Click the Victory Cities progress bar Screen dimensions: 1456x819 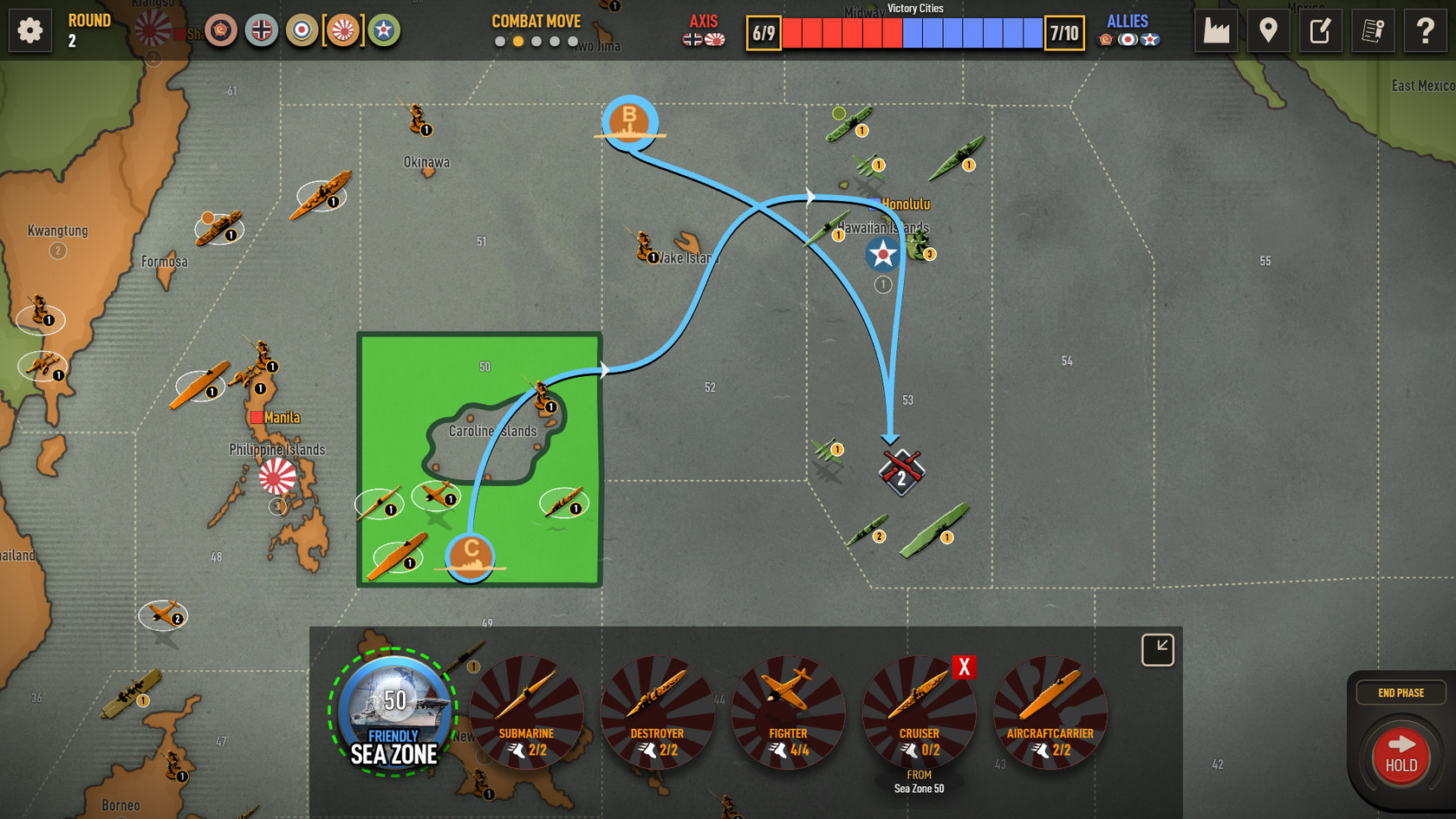(x=913, y=33)
